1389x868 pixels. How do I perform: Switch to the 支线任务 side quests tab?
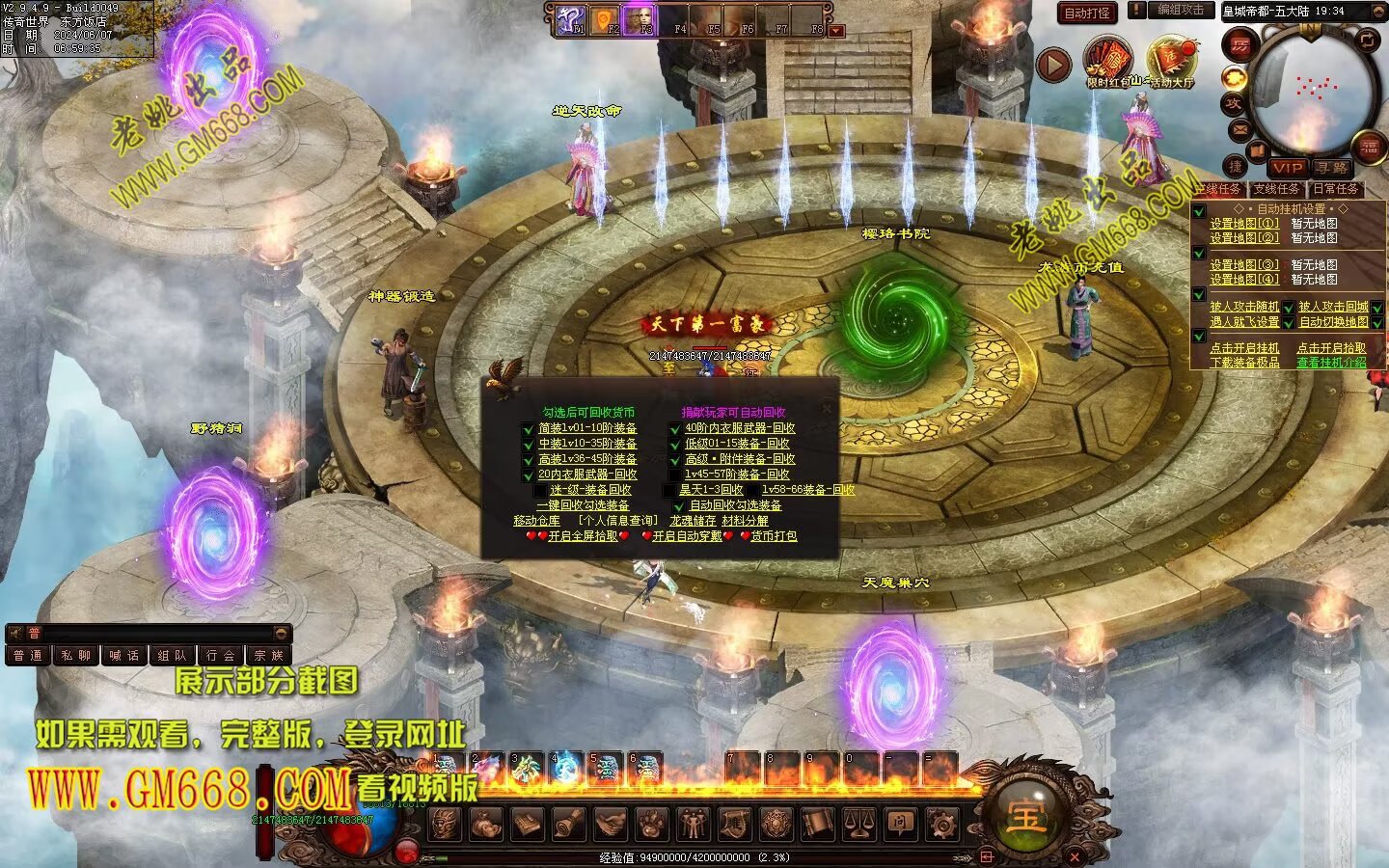[1276, 189]
